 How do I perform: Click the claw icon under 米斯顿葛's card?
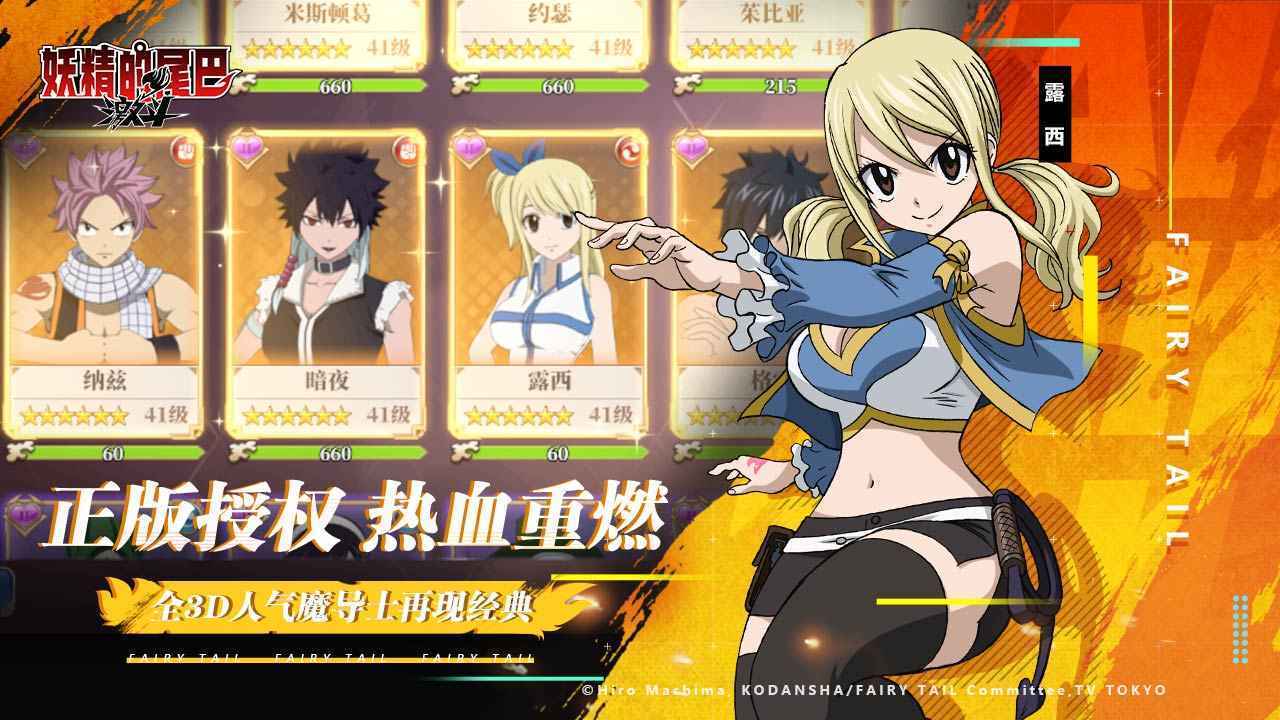tap(244, 84)
